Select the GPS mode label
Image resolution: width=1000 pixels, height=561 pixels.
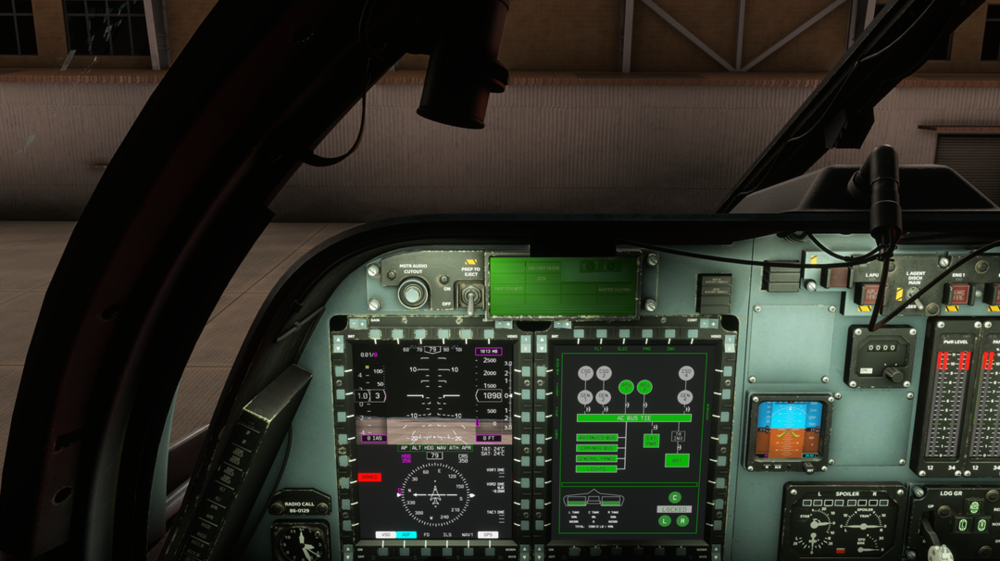[490, 535]
